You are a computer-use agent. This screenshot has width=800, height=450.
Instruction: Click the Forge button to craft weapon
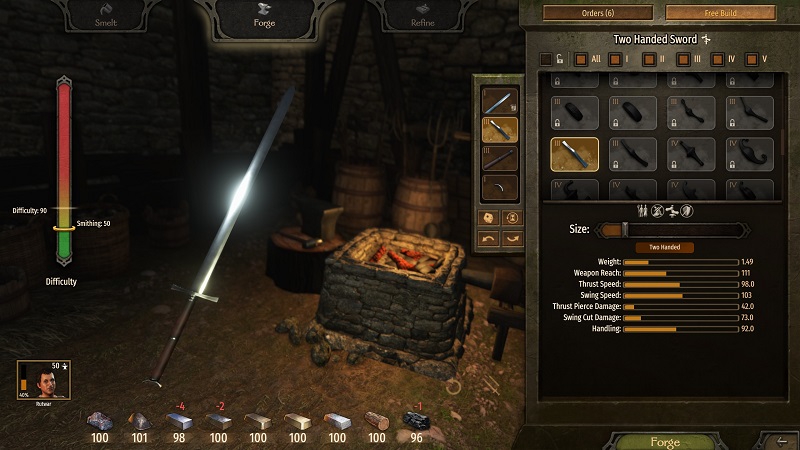pos(665,441)
